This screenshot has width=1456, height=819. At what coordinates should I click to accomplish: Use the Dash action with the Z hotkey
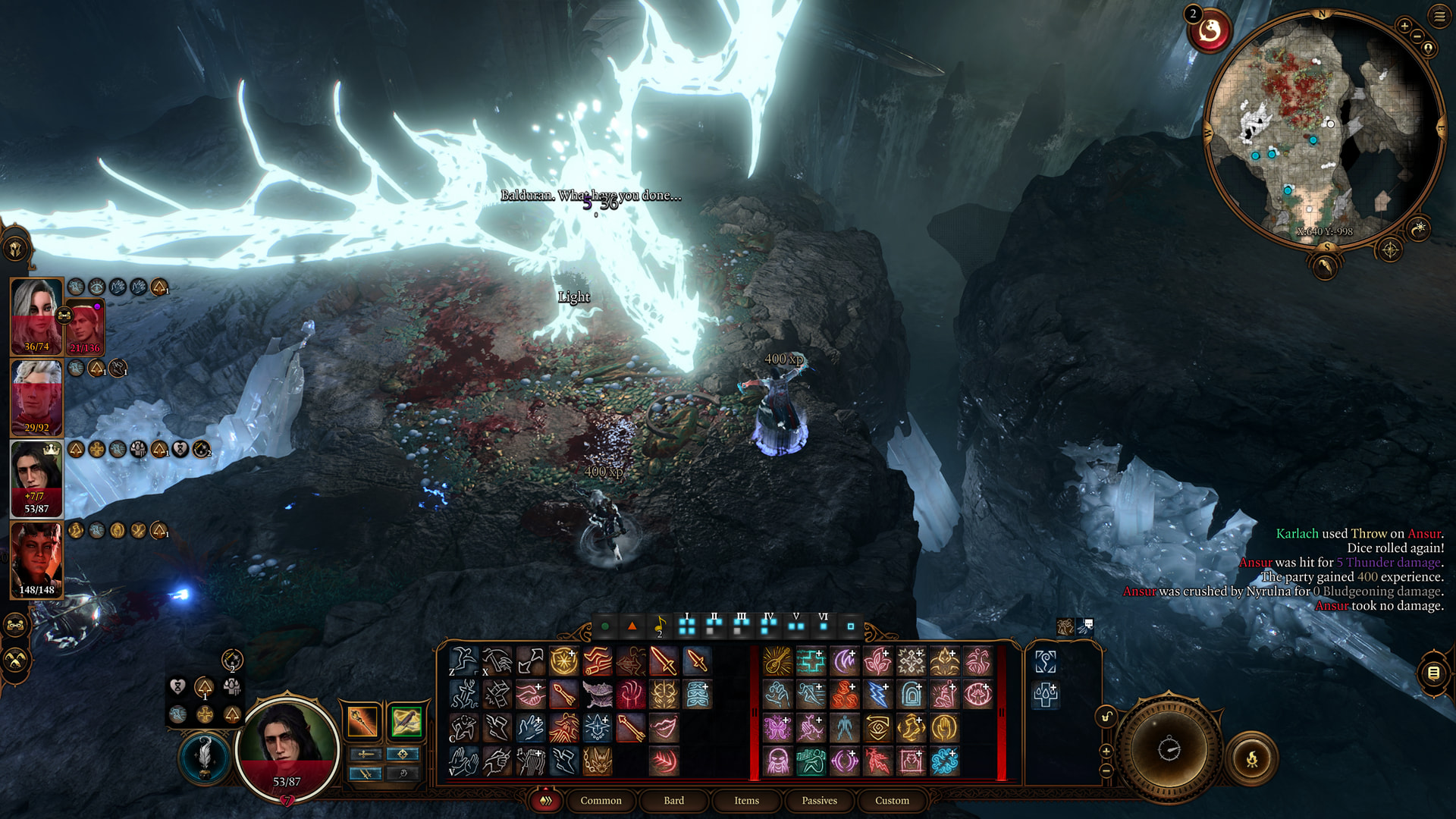click(x=463, y=661)
